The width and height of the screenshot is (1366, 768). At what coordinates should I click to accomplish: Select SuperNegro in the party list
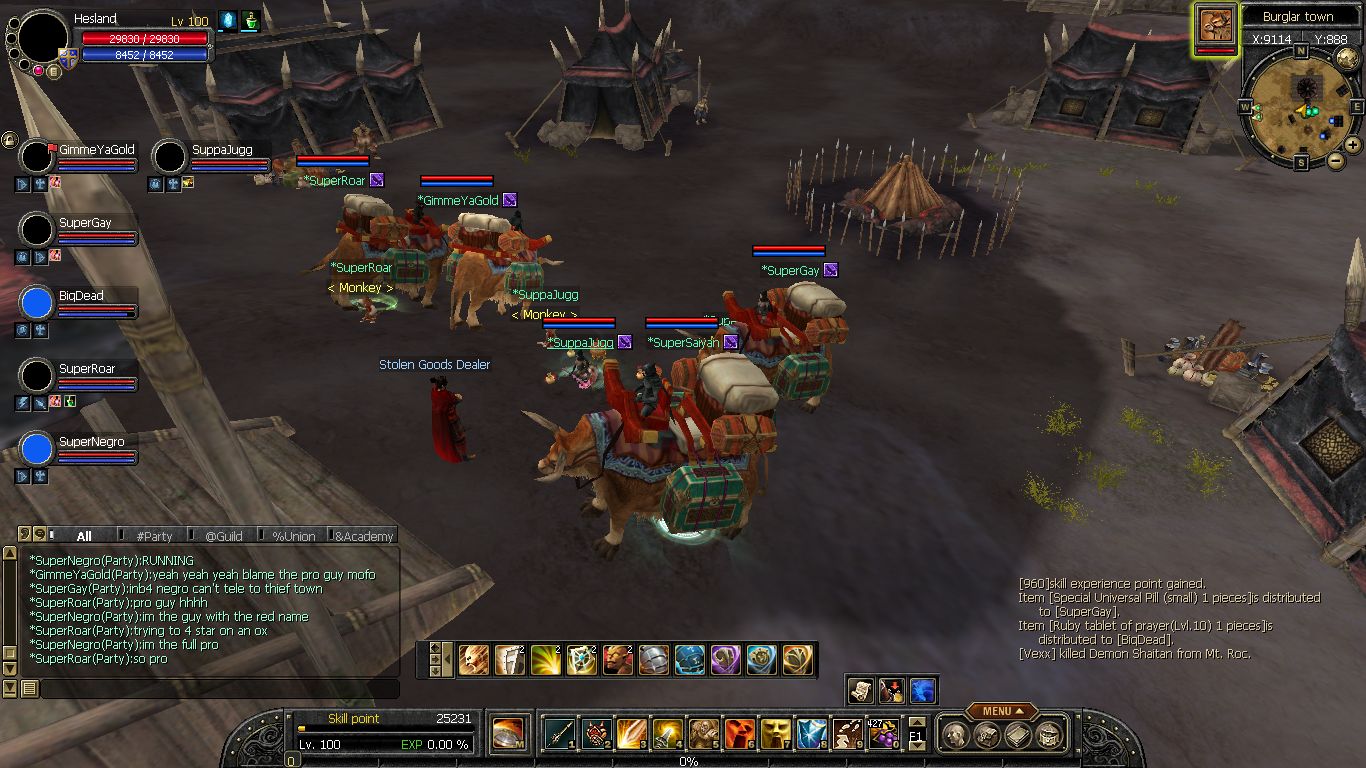(91, 442)
